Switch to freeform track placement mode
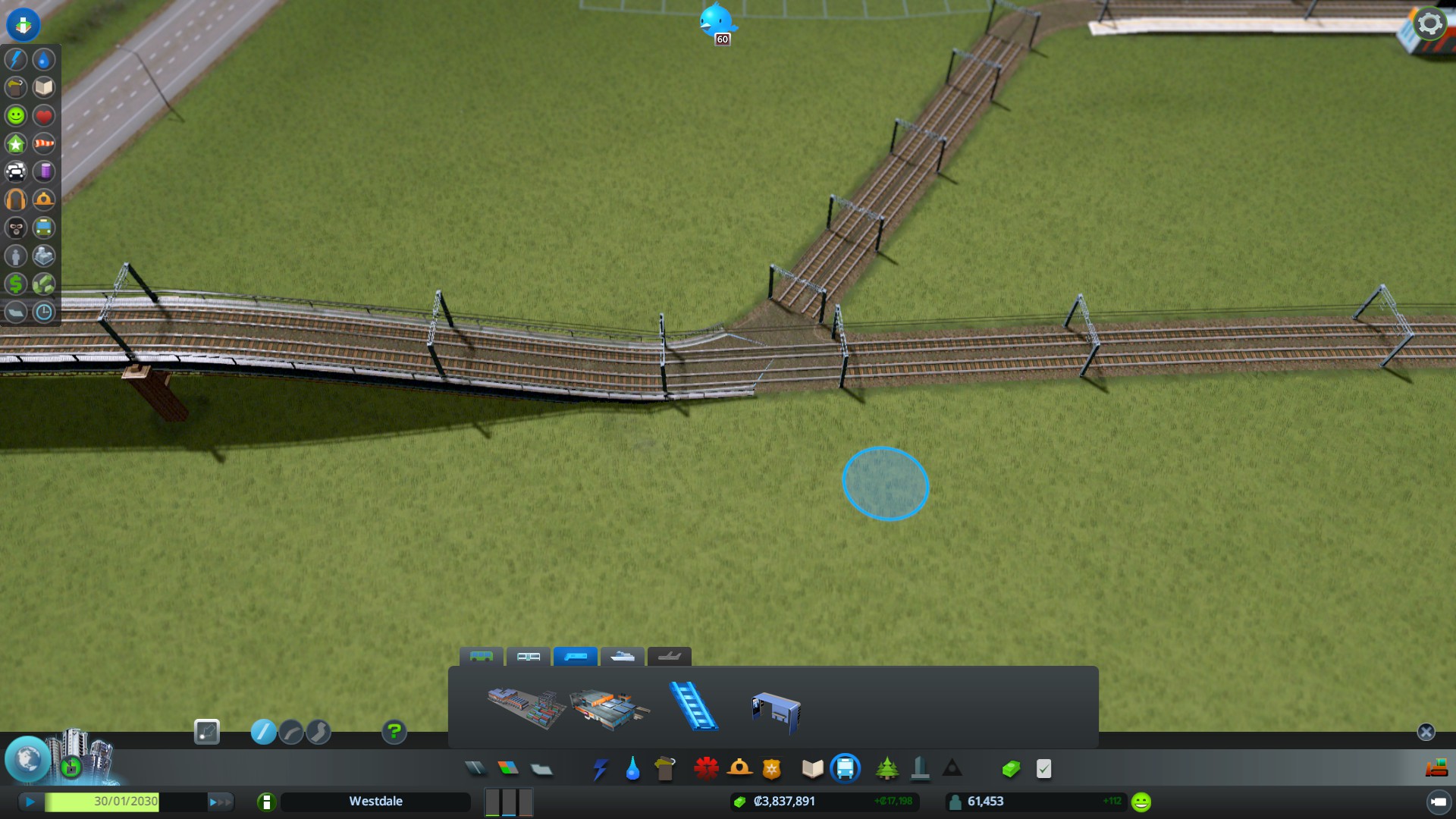 318,732
